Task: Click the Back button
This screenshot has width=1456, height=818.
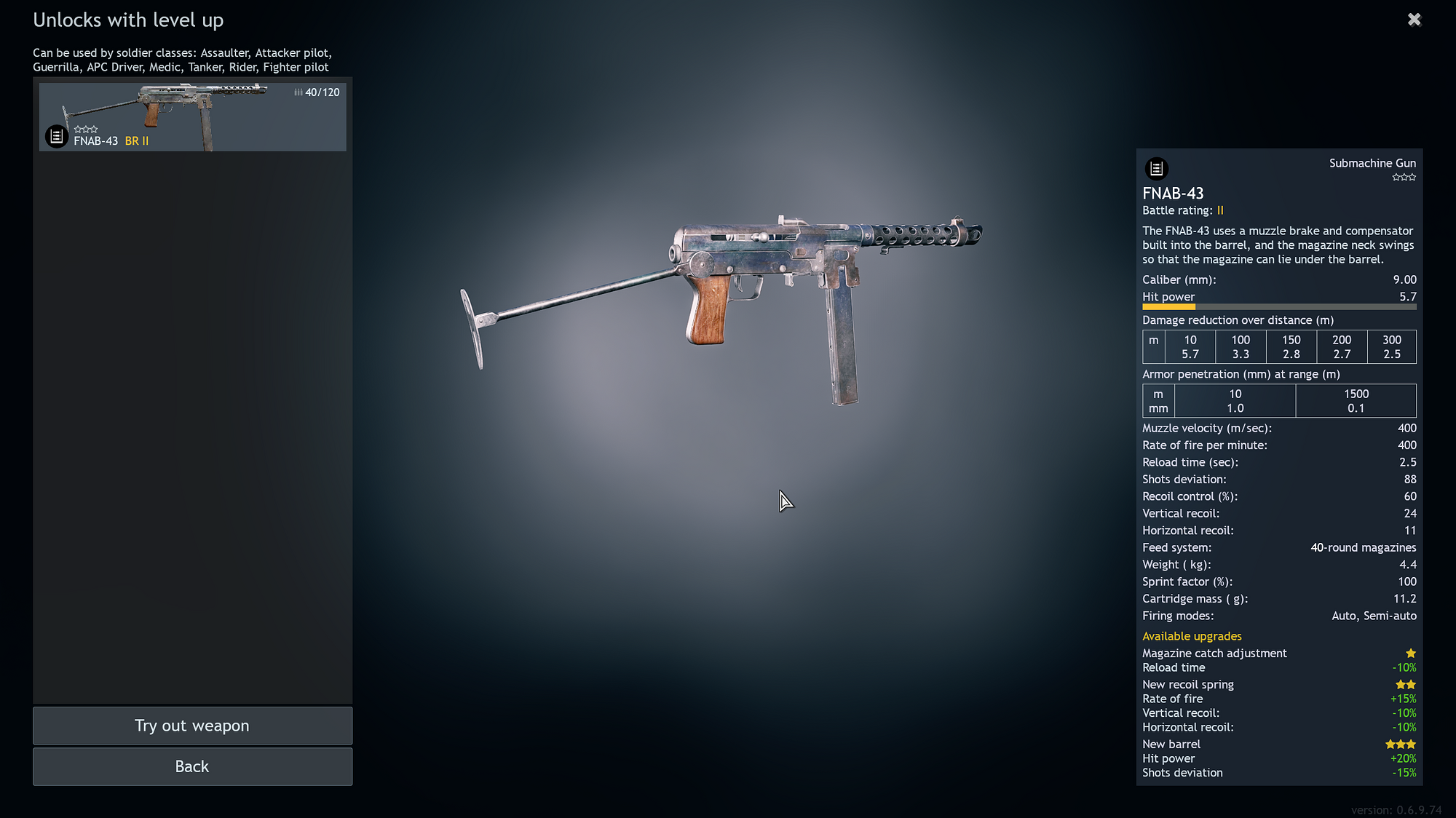Action: [191, 766]
